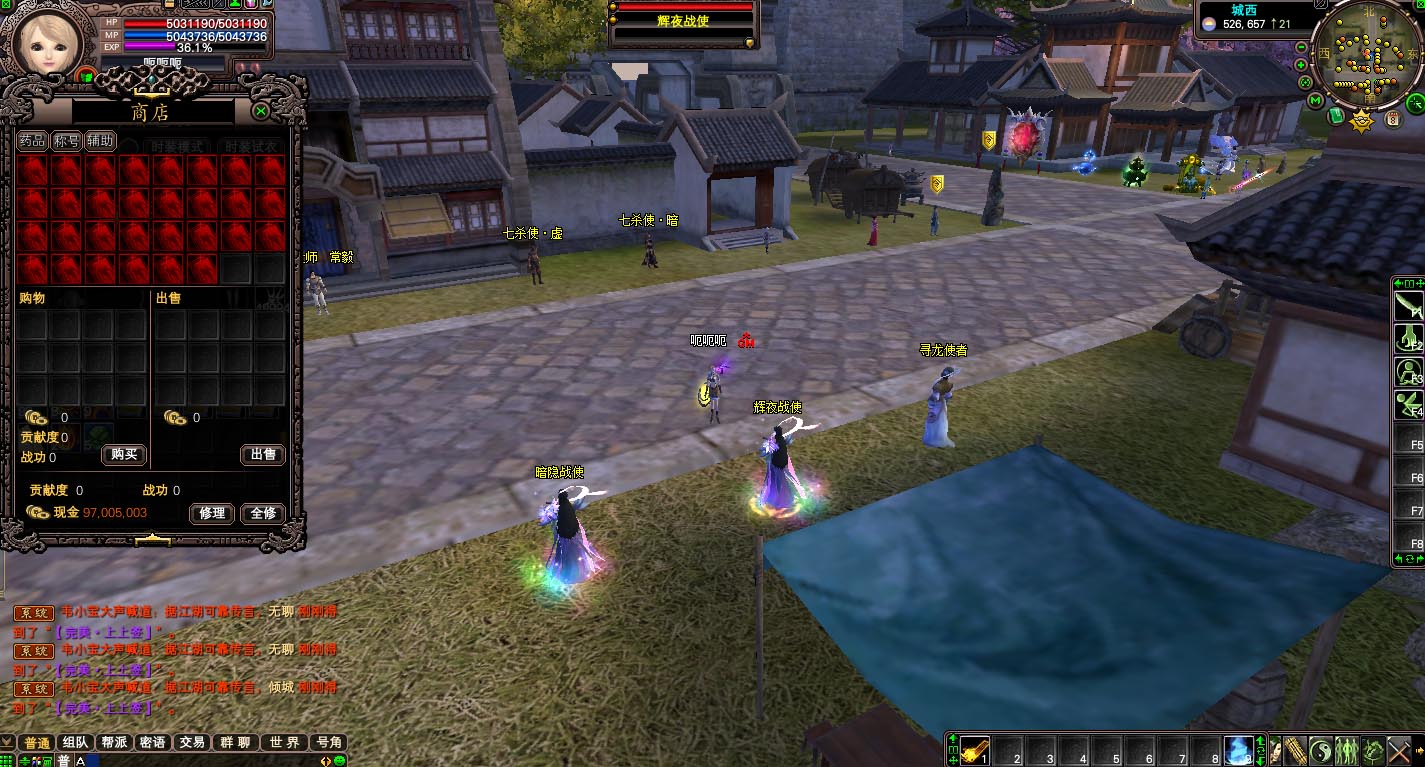Open the yin-yang menu icon

[x=1319, y=750]
